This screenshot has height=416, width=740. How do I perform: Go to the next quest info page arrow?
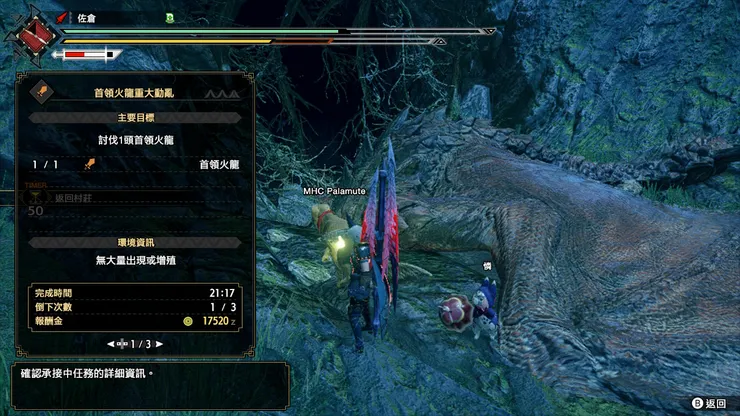159,344
